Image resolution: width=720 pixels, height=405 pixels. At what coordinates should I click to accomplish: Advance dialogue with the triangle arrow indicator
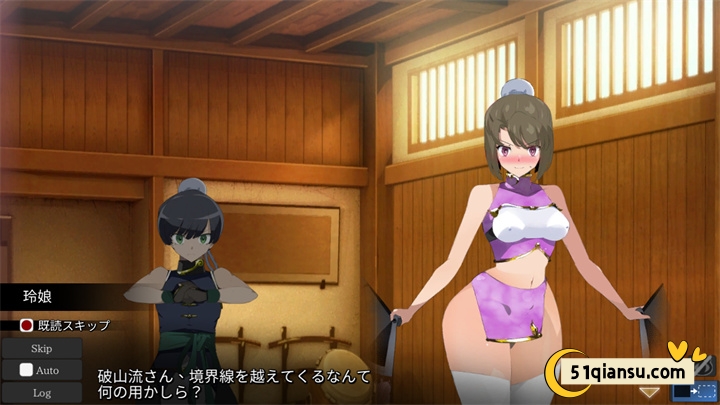click(x=650, y=392)
